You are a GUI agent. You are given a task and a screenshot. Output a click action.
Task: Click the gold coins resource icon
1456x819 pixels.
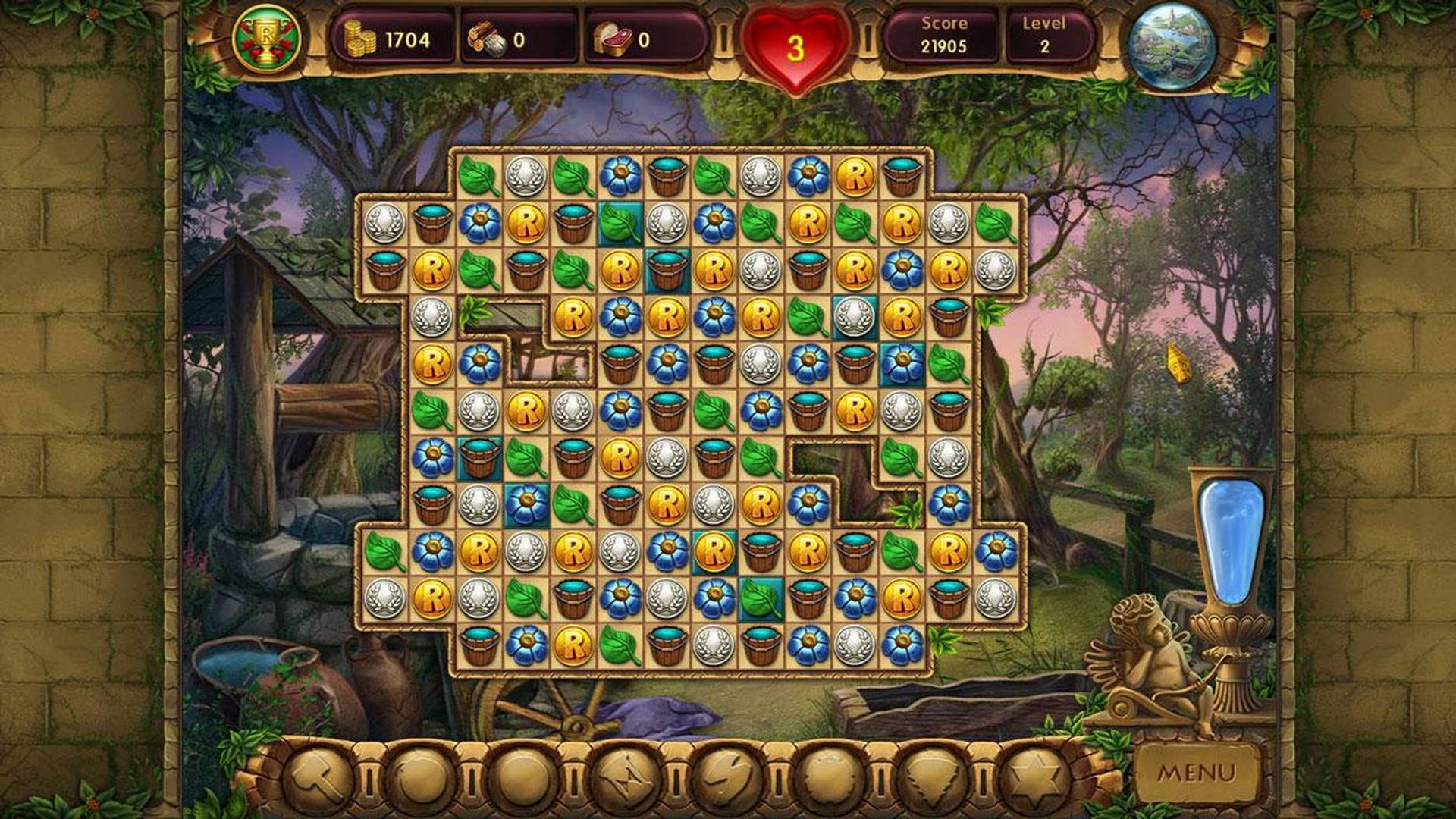[360, 36]
